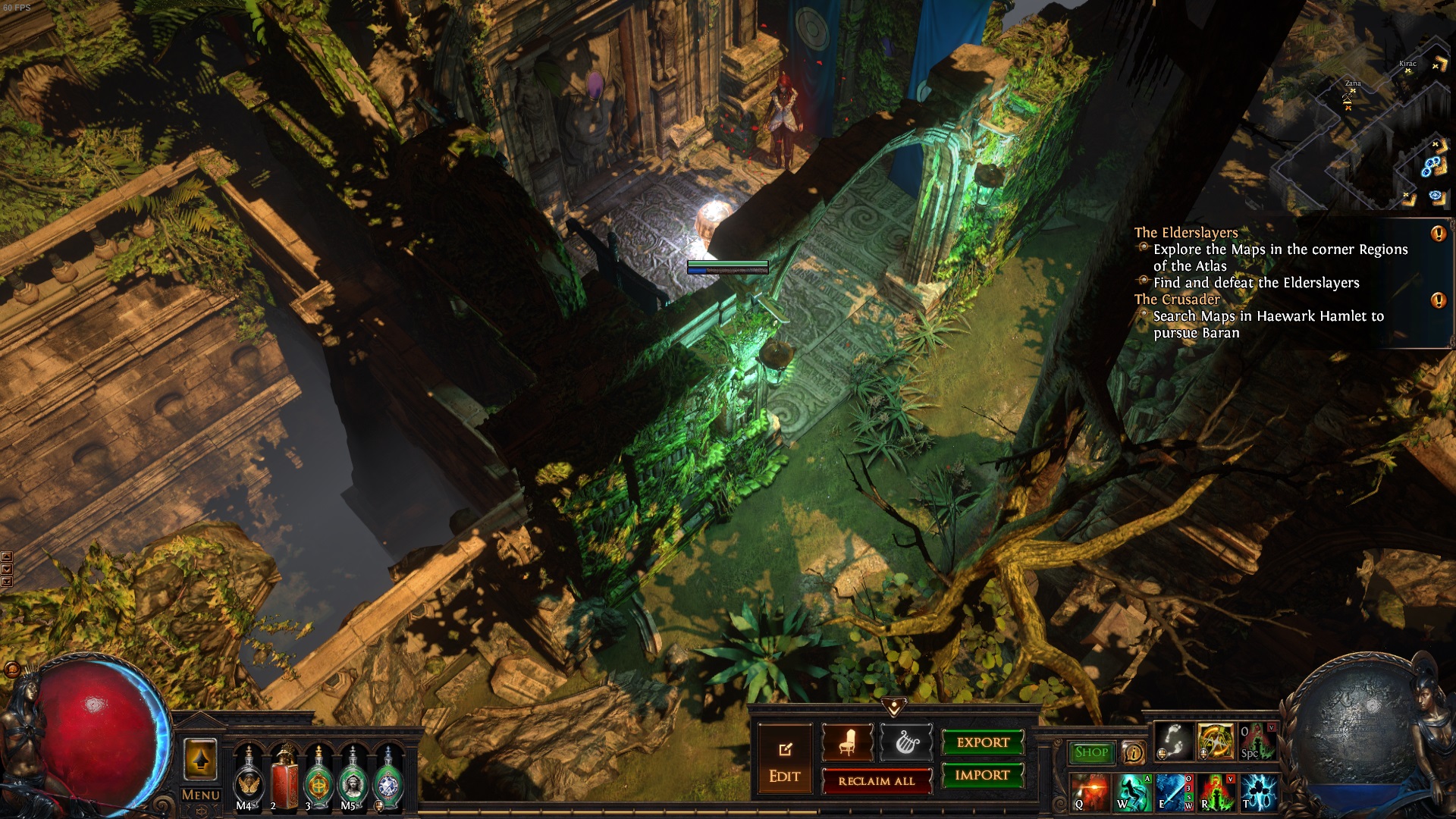Select The Crusader quest title in tracker
The image size is (1456, 819).
1177,300
